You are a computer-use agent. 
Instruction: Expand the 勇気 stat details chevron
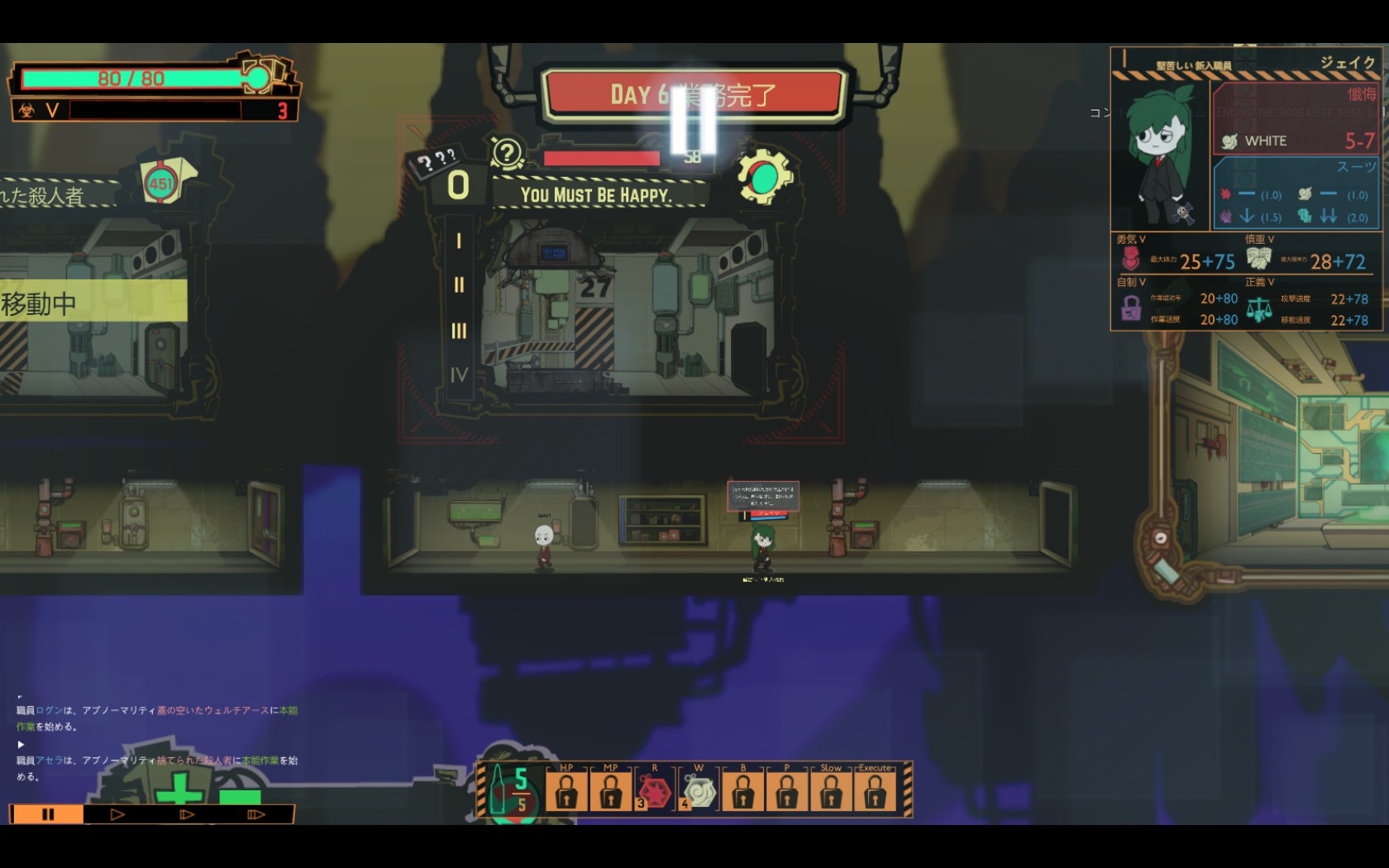(x=1143, y=238)
